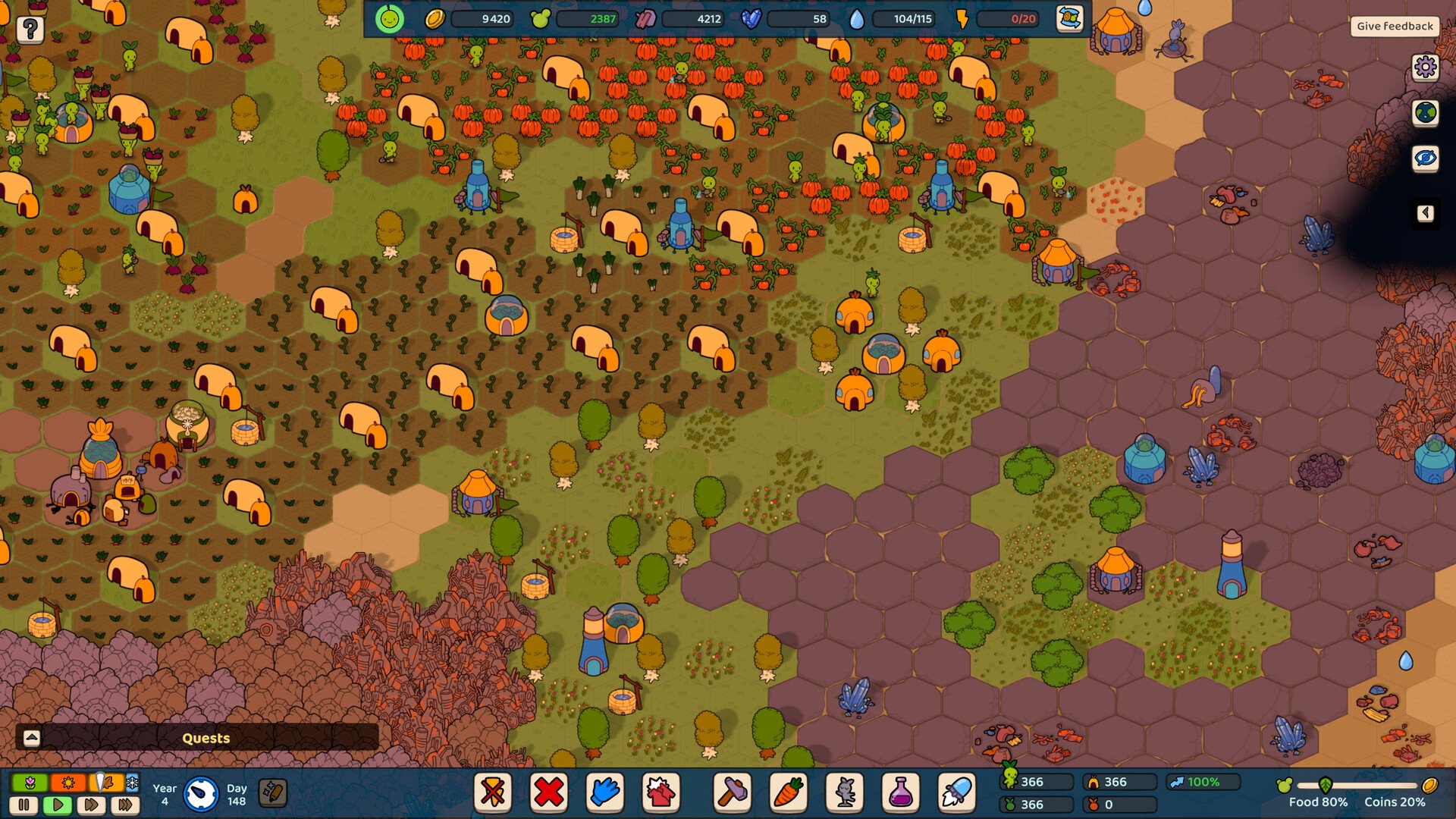This screenshot has width=1456, height=819.
Task: Open settings with the gear icon
Action: 1425,67
